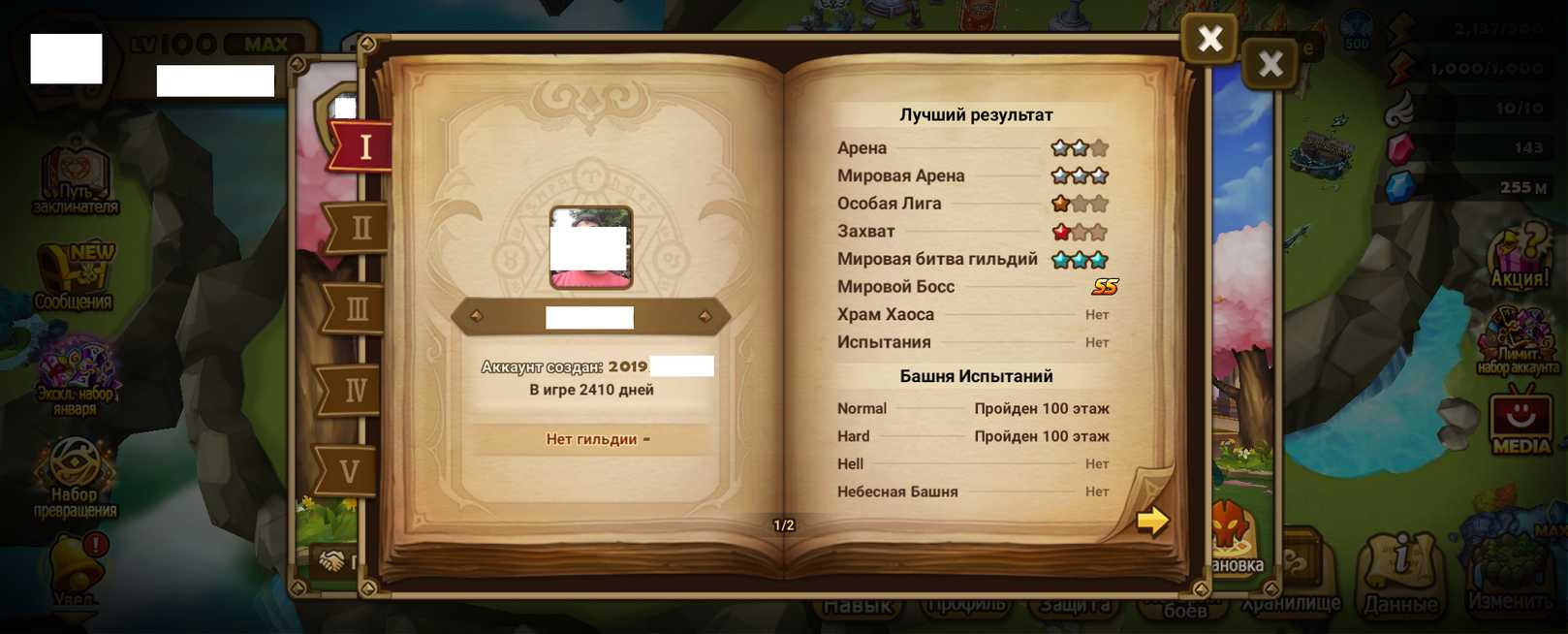The width and height of the screenshot is (1568, 634).
Task: Open the MEDIA icon
Action: pyautogui.click(x=1521, y=420)
